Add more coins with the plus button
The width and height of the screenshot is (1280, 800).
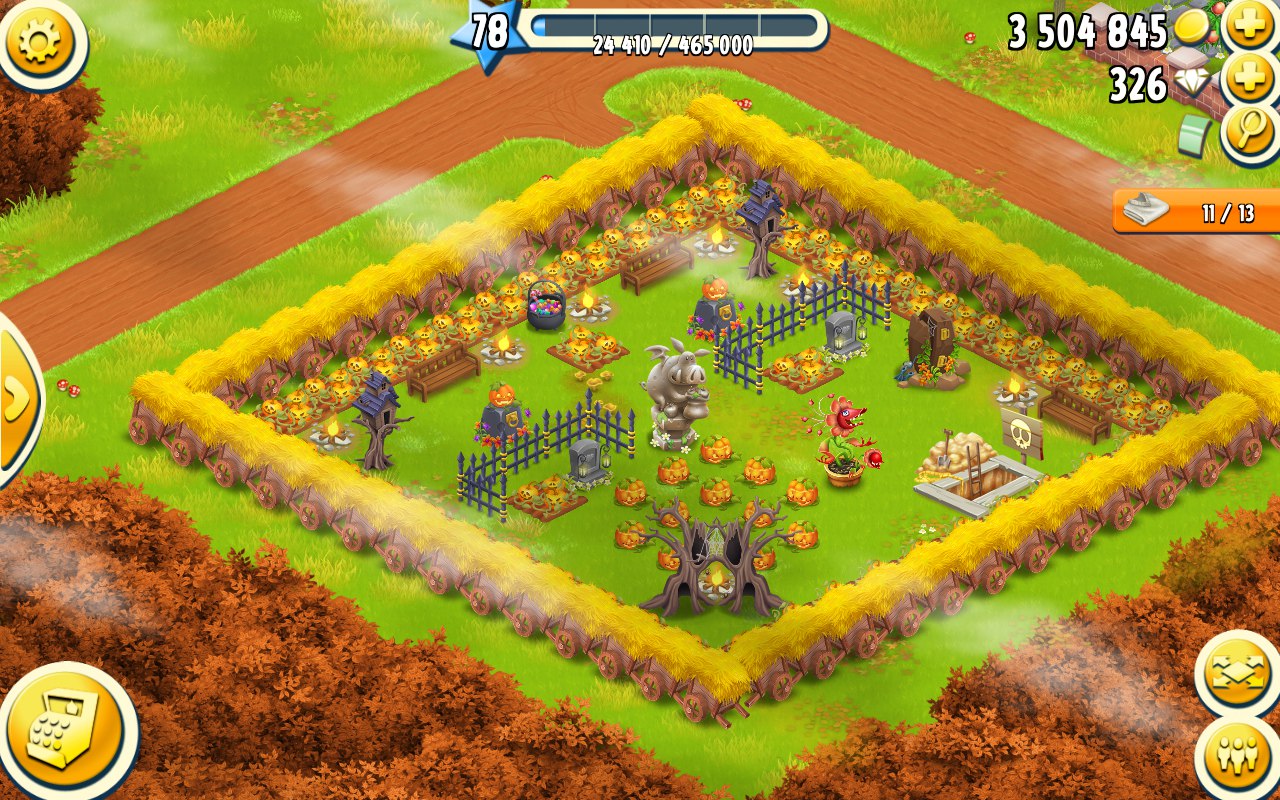[x=1249, y=26]
